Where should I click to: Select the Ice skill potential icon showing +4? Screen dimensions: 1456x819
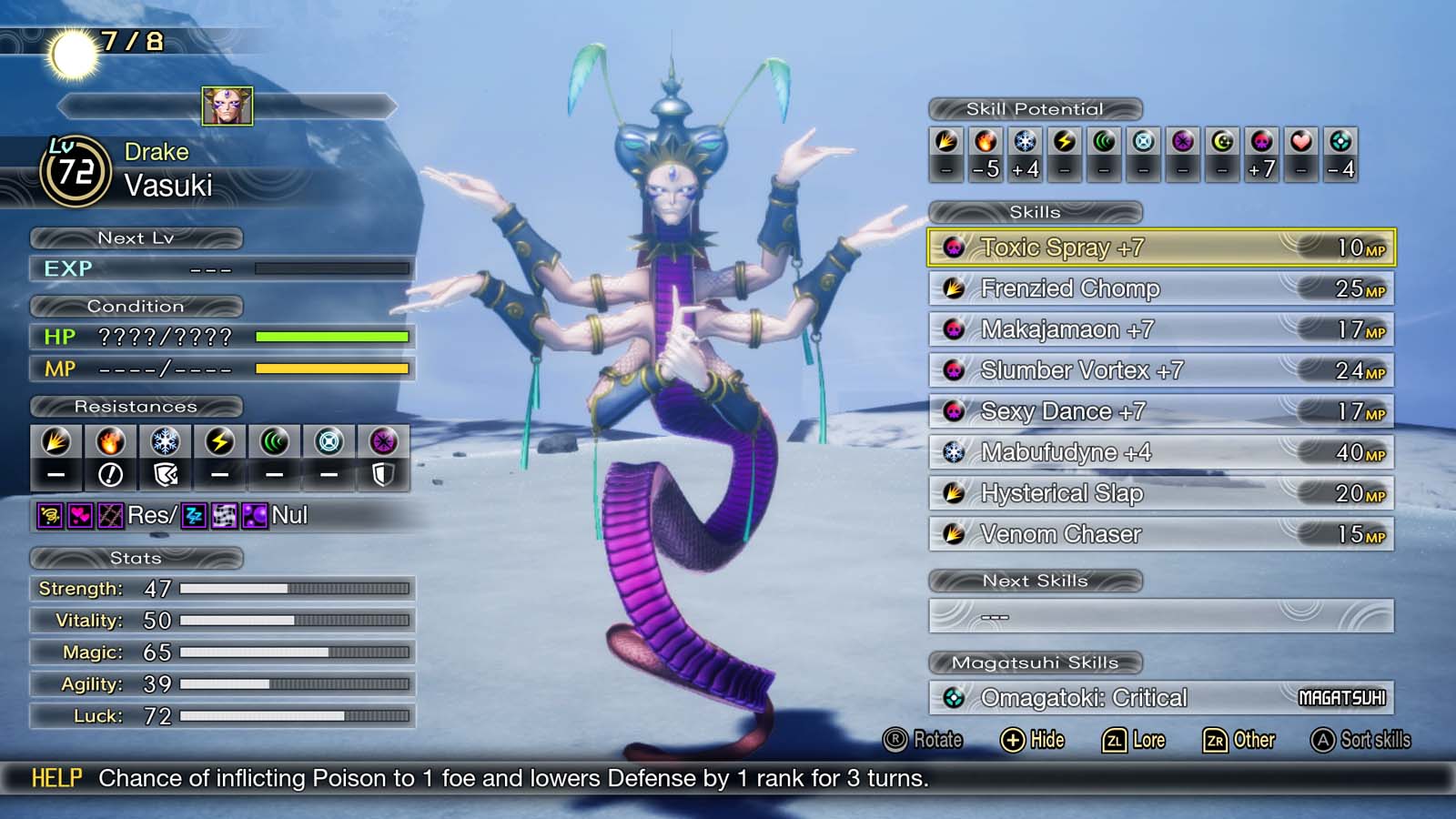point(1025,141)
